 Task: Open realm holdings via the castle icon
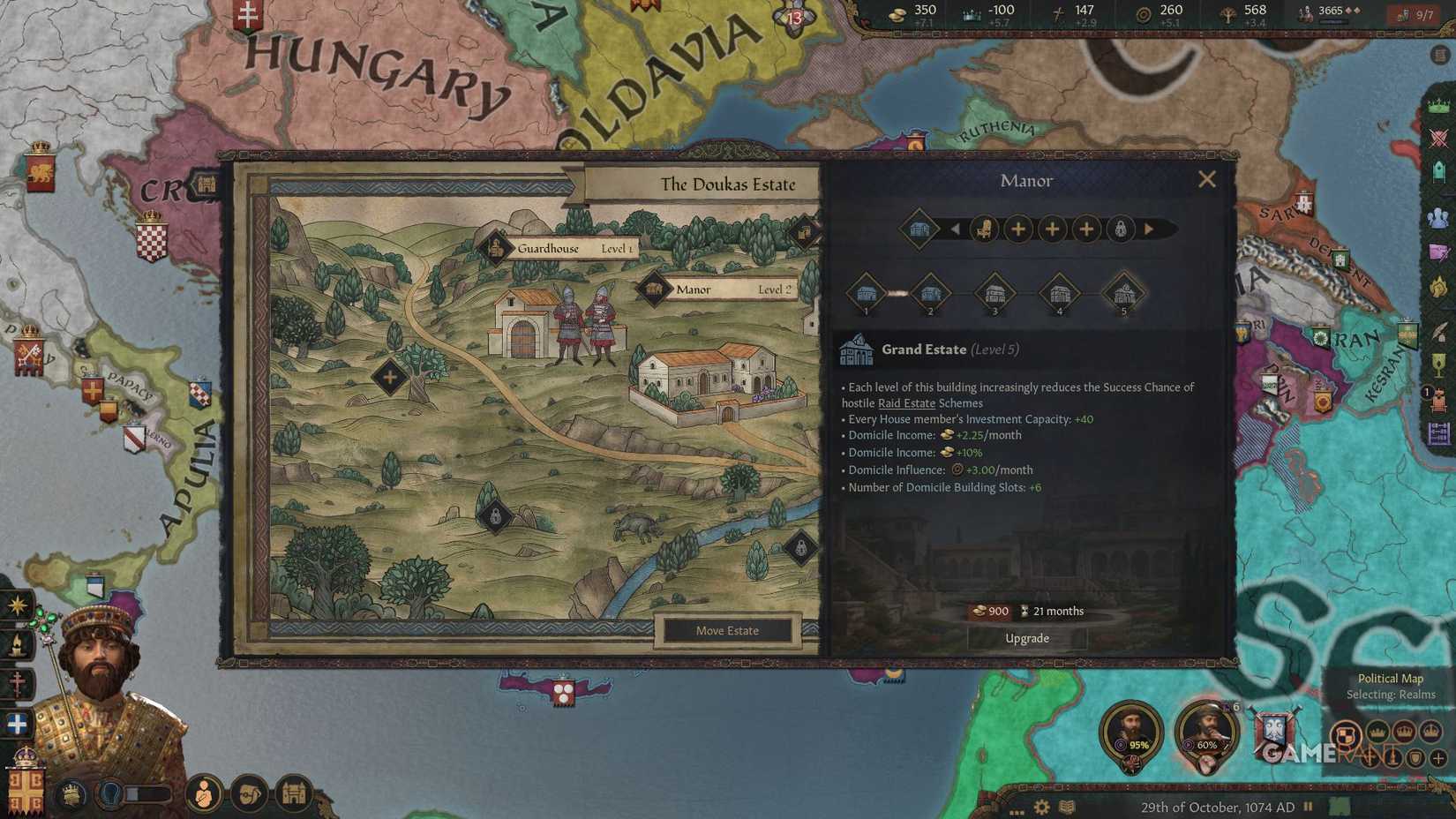[293, 794]
